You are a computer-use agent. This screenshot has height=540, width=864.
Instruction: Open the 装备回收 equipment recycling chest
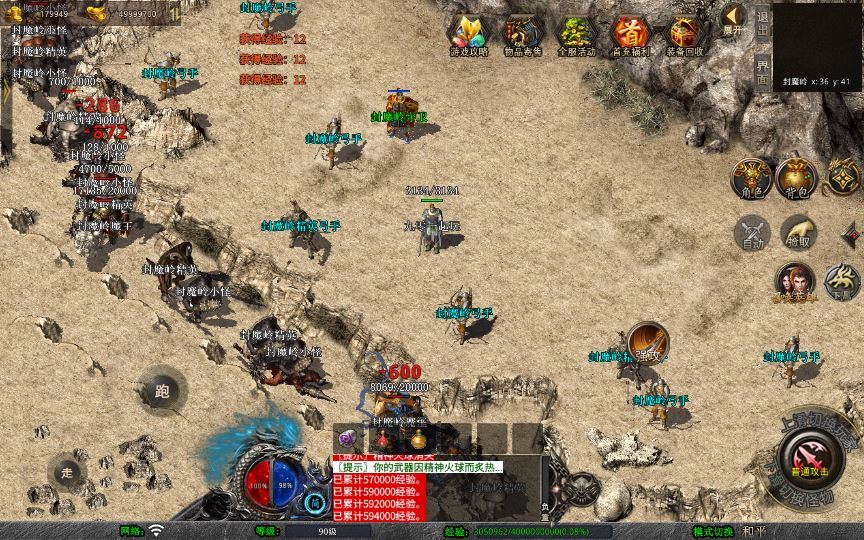tap(685, 35)
